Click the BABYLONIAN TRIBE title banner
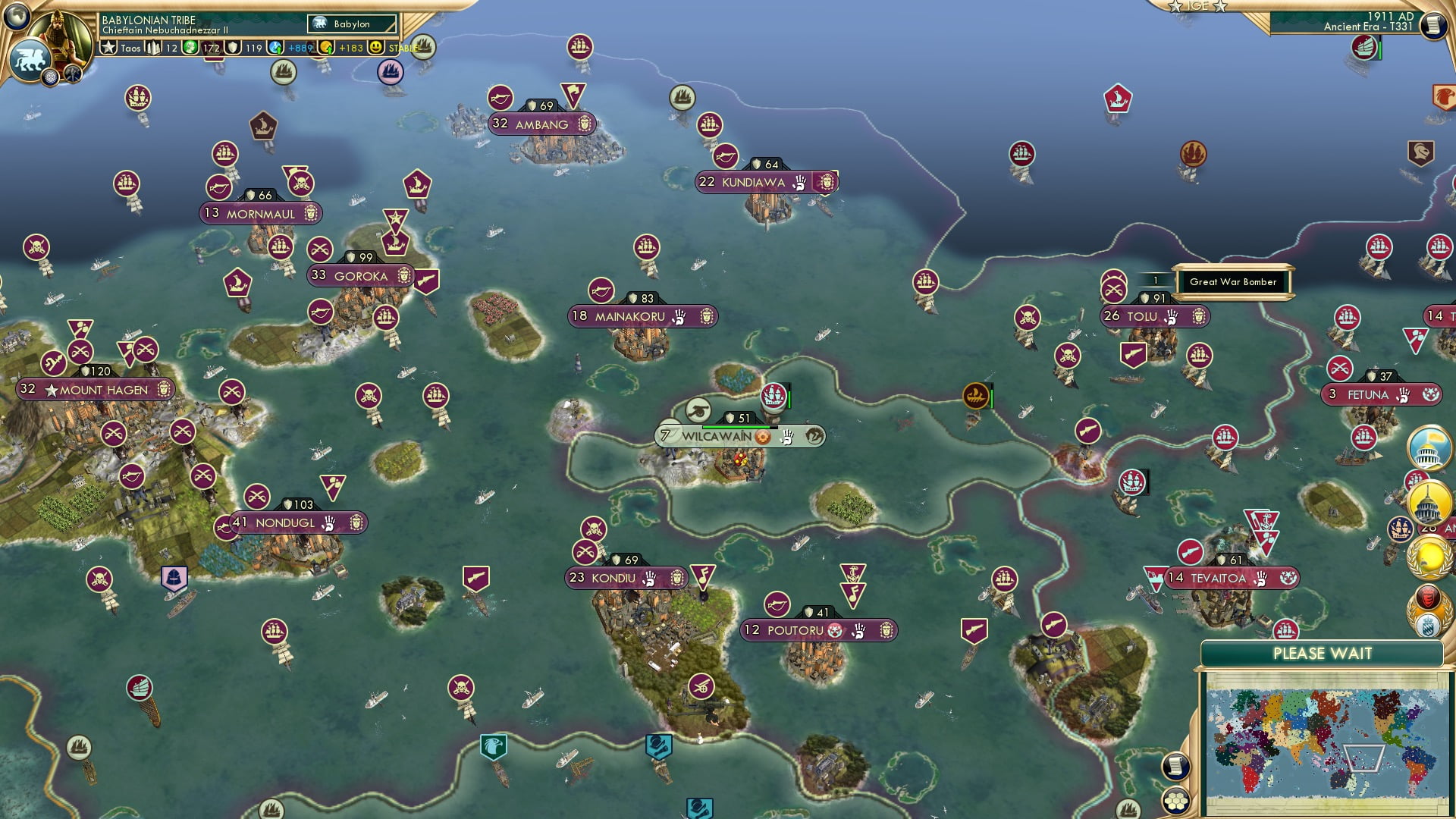1456x819 pixels. [148, 20]
